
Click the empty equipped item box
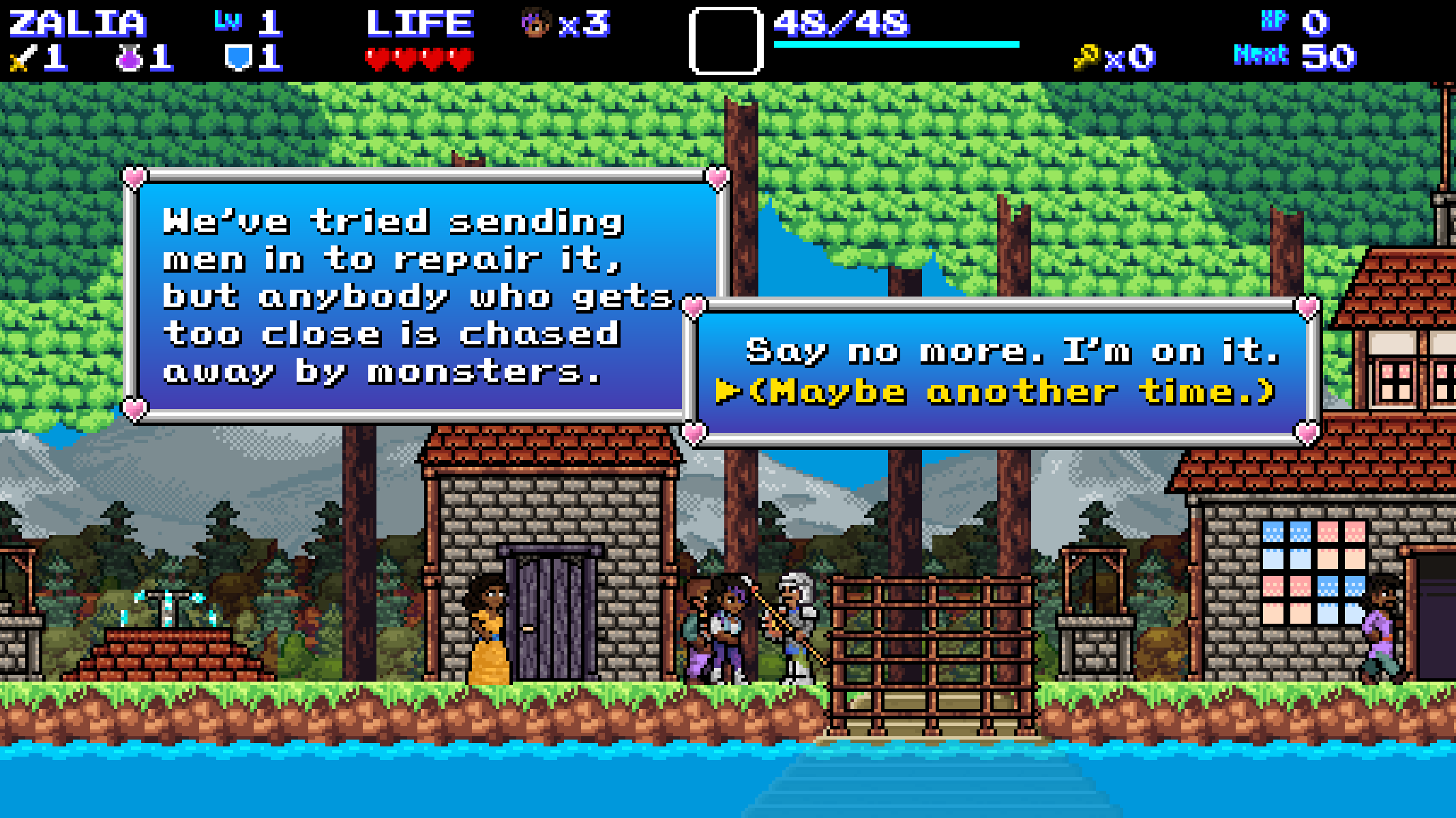(726, 40)
